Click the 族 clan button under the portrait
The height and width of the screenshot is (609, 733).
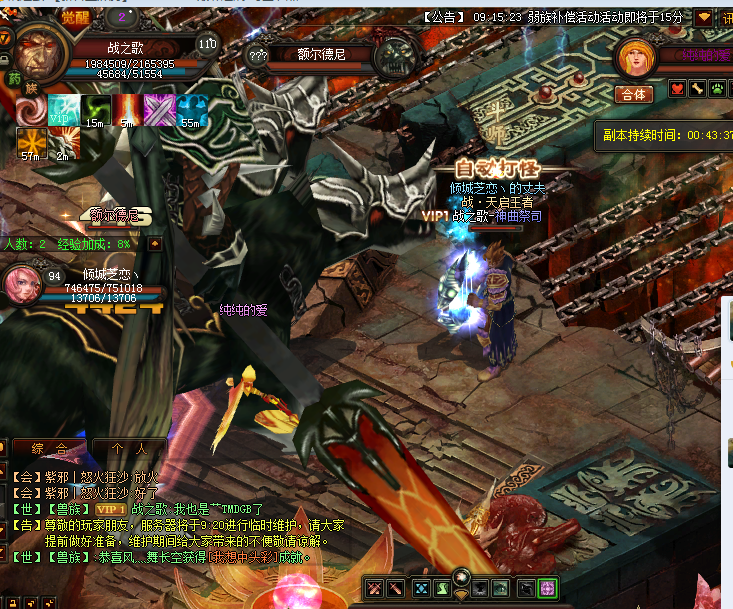pyautogui.click(x=31, y=88)
